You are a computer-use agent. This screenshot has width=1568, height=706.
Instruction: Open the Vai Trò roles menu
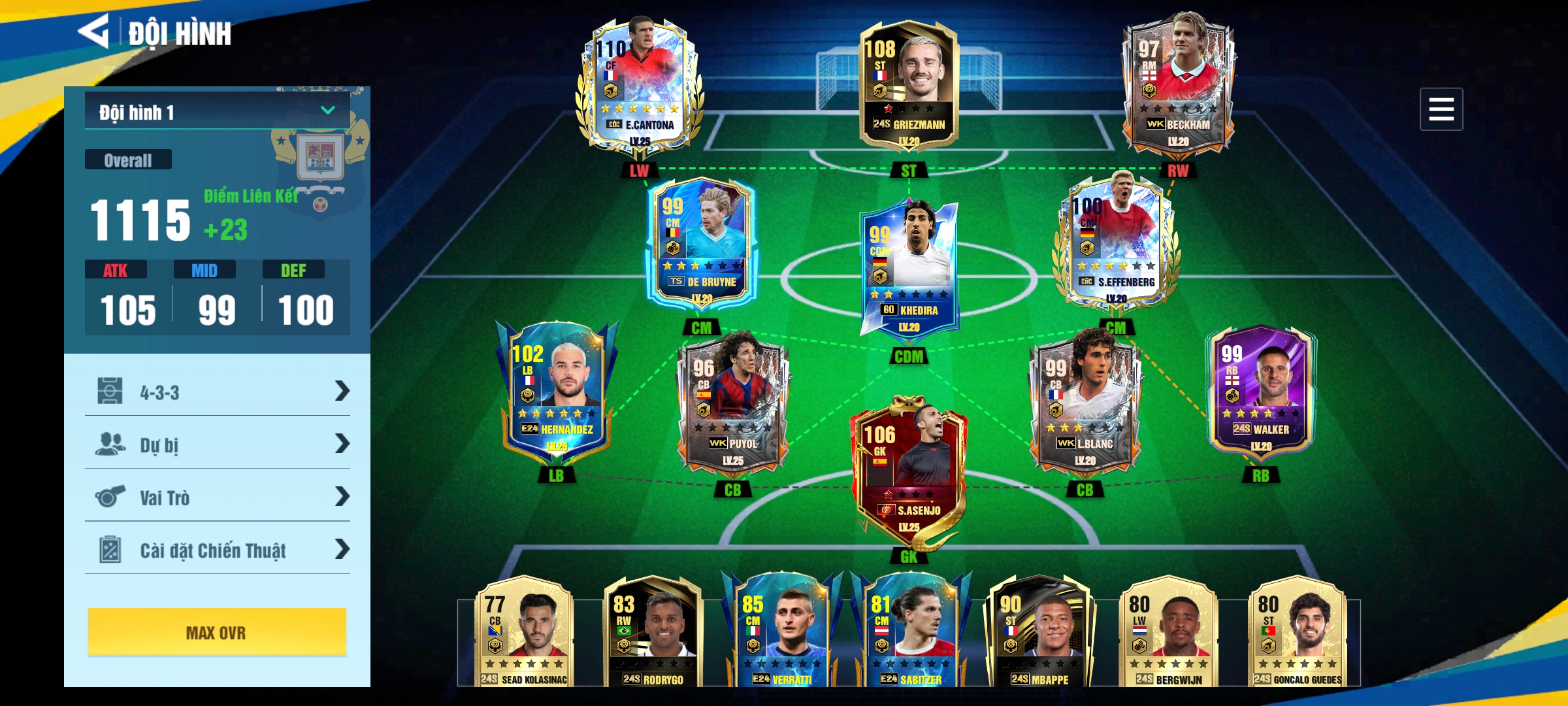coord(217,497)
